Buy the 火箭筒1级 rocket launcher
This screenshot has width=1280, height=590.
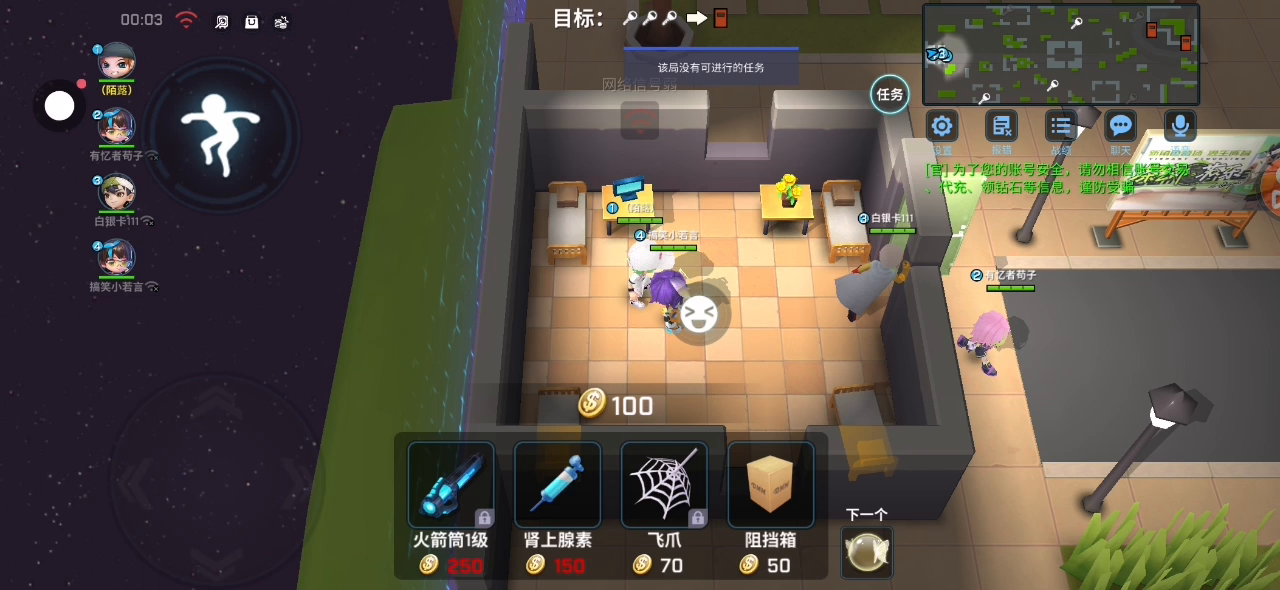coord(451,485)
